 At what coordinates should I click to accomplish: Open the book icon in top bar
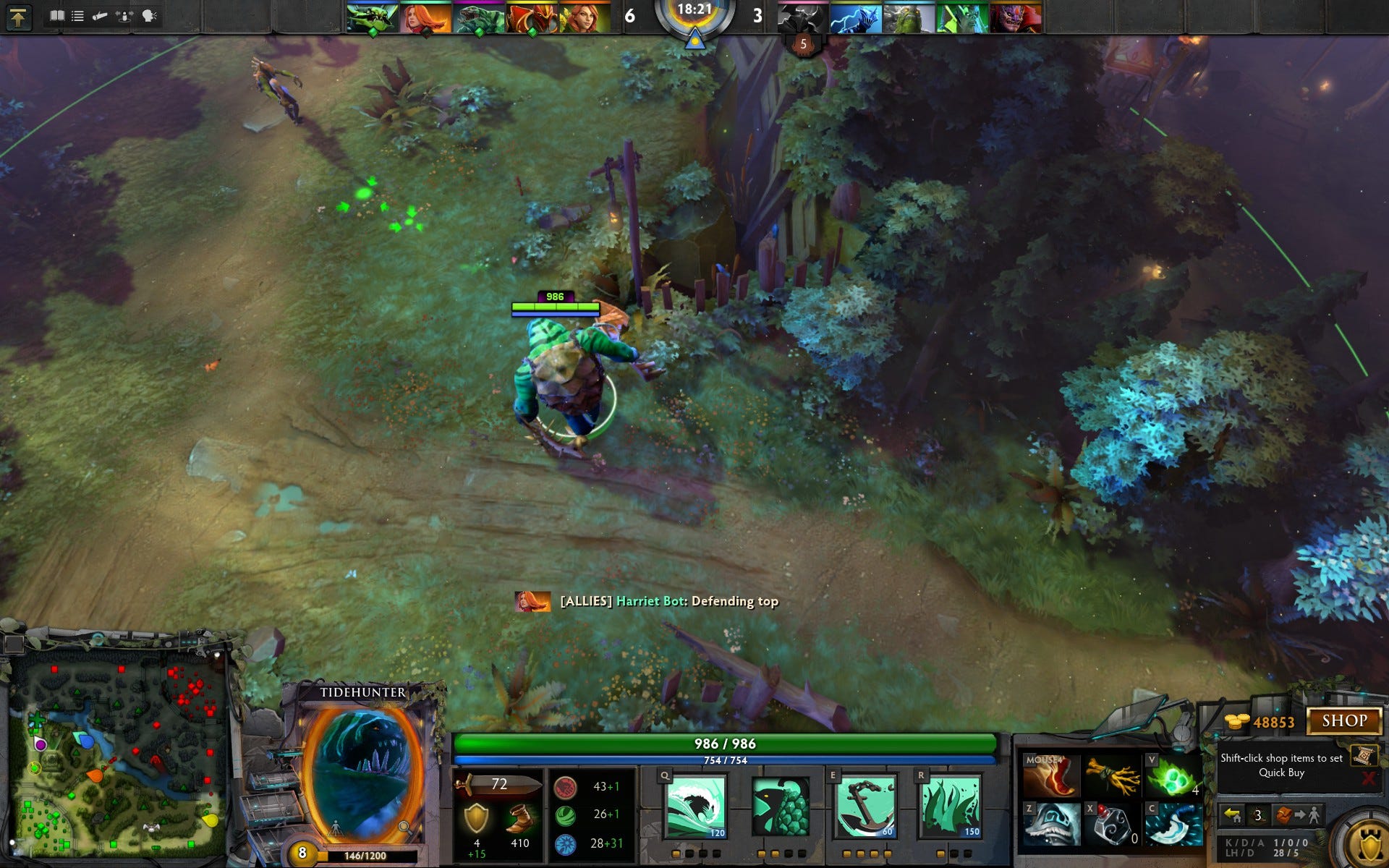tap(56, 16)
